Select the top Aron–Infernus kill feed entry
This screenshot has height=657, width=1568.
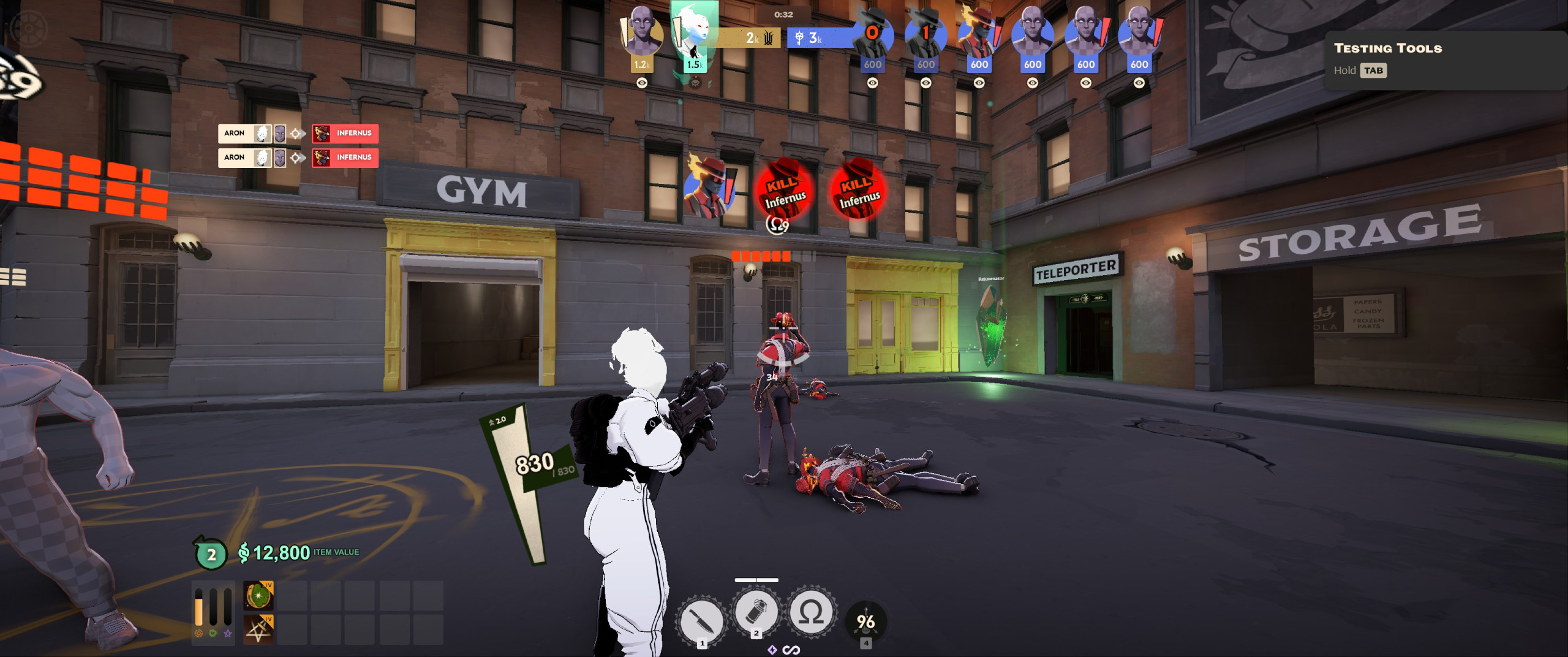pos(298,133)
